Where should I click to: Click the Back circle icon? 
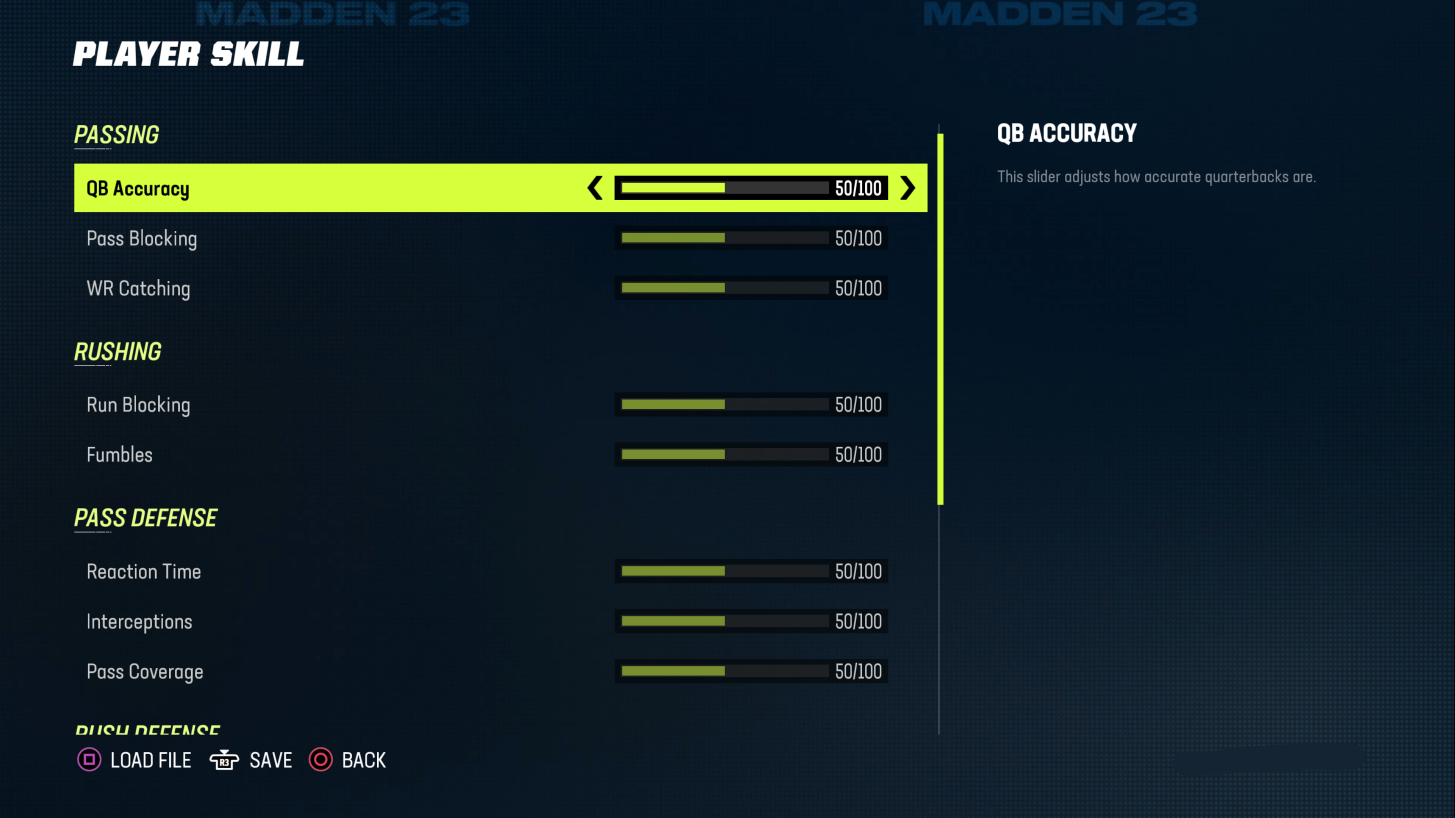coord(320,760)
